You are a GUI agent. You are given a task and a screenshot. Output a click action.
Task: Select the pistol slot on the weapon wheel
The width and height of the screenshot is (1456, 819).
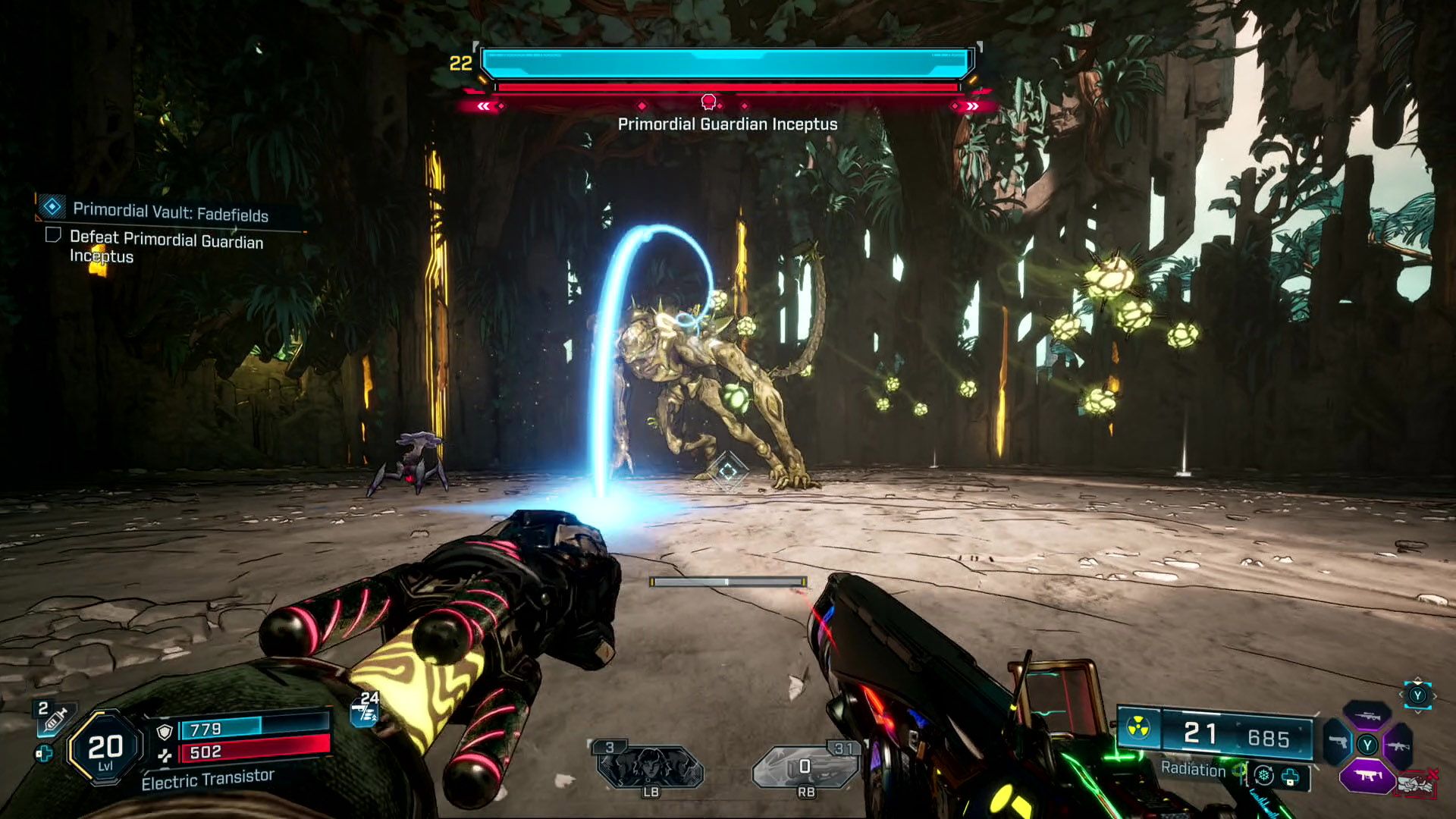click(x=1338, y=742)
